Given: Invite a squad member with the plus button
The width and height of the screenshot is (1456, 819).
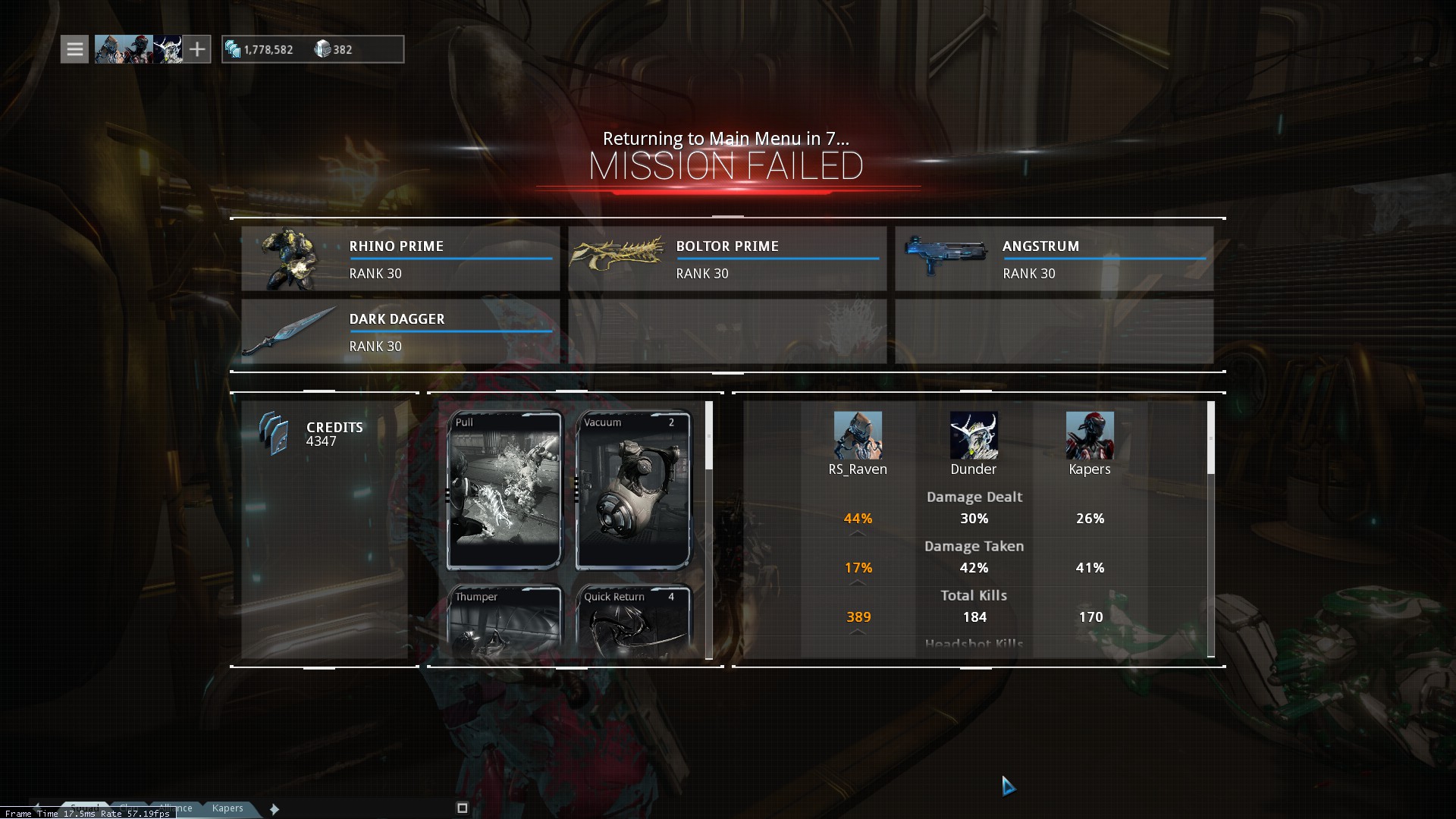Looking at the screenshot, I should coord(197,49).
